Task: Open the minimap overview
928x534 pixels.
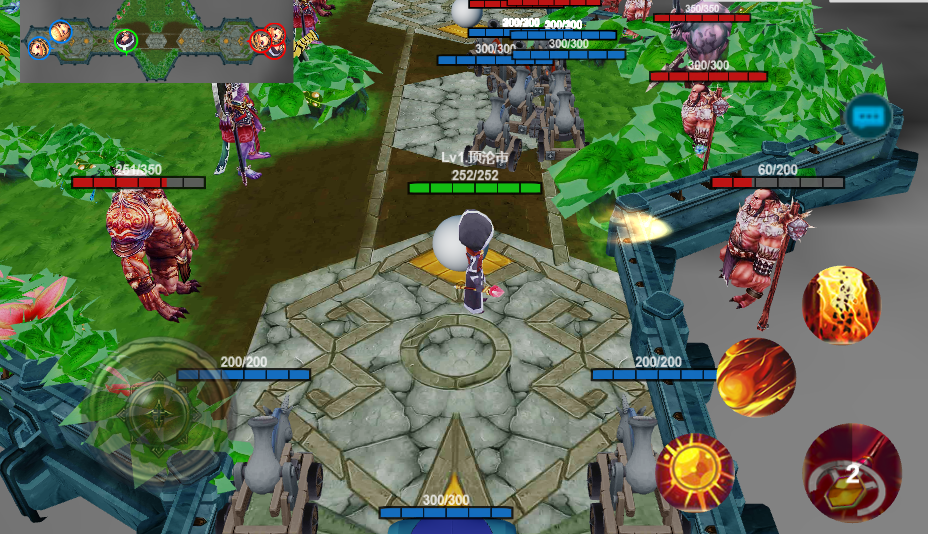Action: (x=156, y=41)
